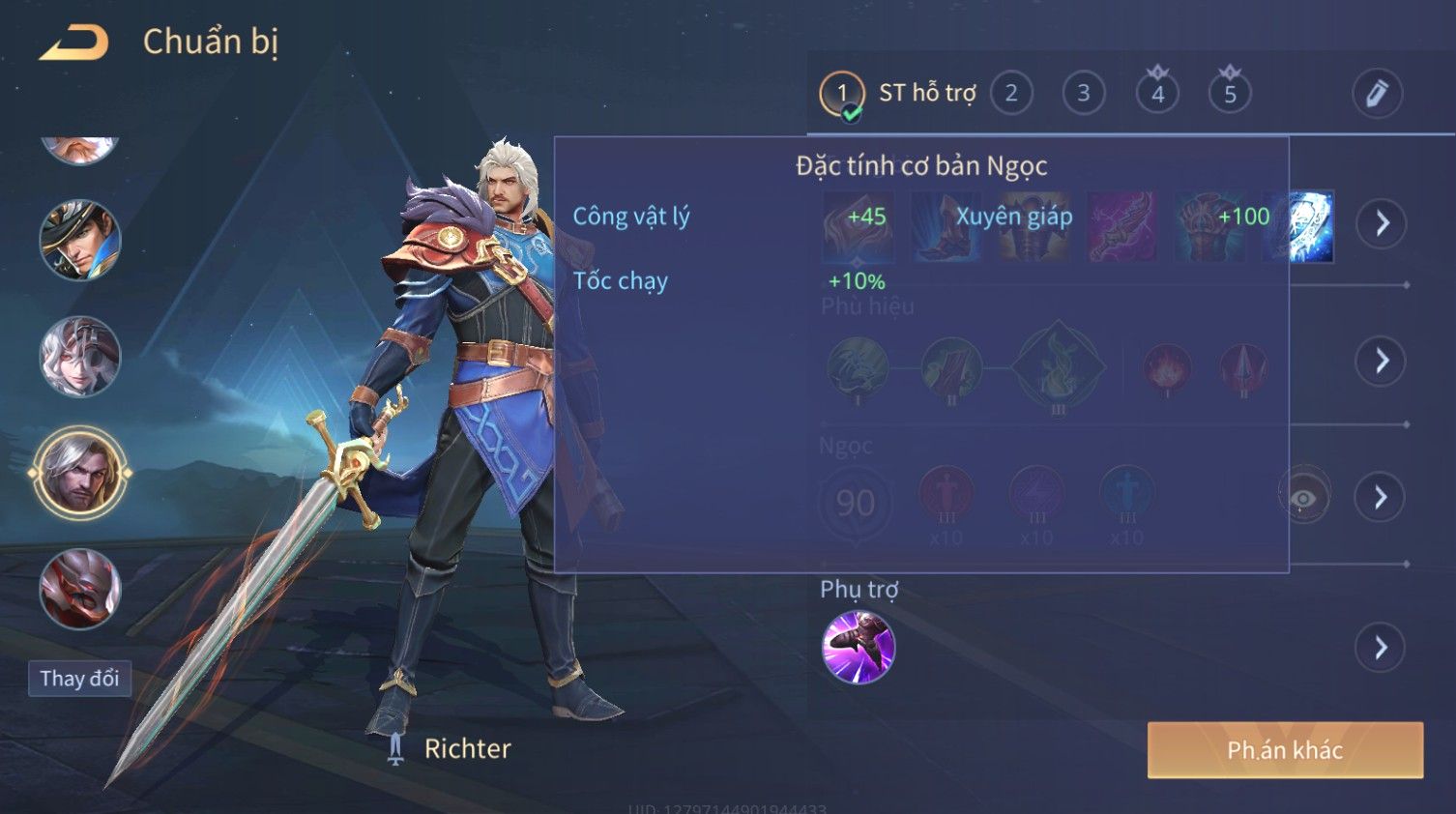Open loadout preset 5
The width and height of the screenshot is (1456, 814).
pyautogui.click(x=1230, y=93)
